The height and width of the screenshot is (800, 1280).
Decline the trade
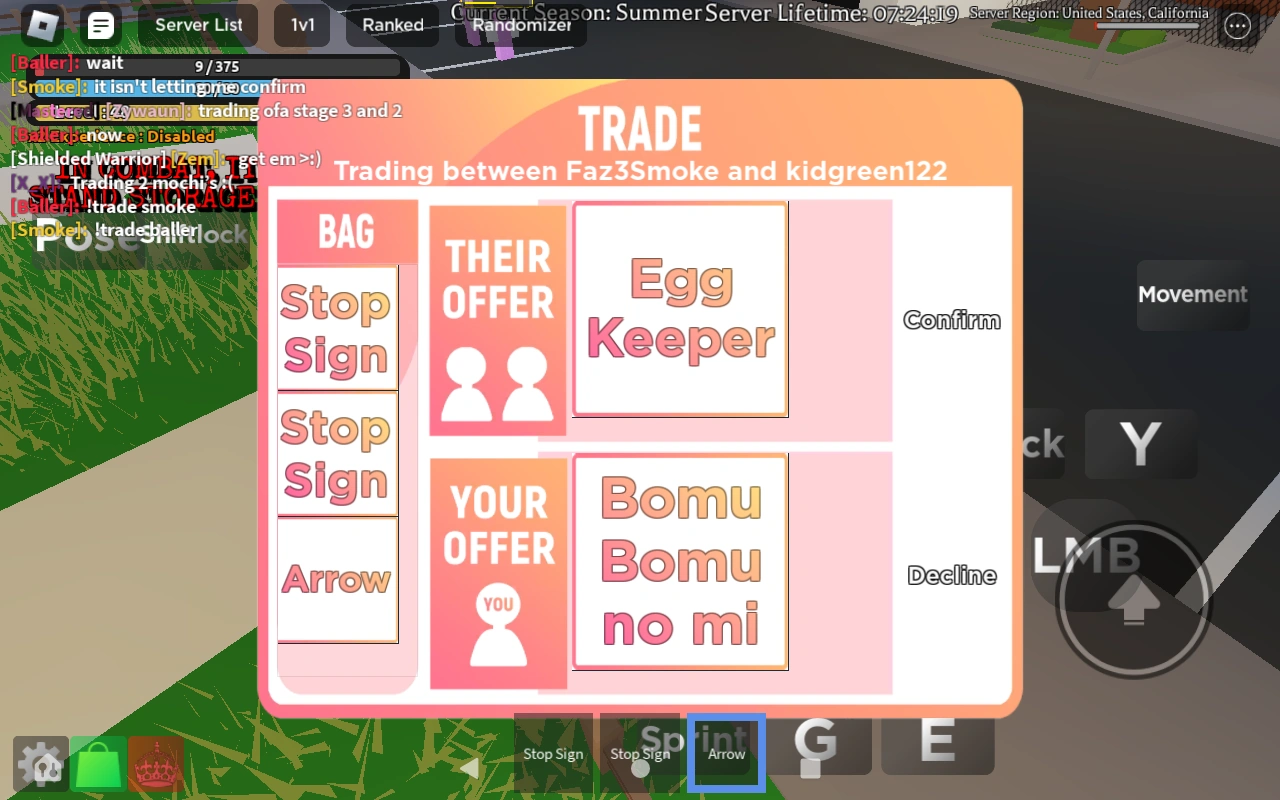pos(950,575)
